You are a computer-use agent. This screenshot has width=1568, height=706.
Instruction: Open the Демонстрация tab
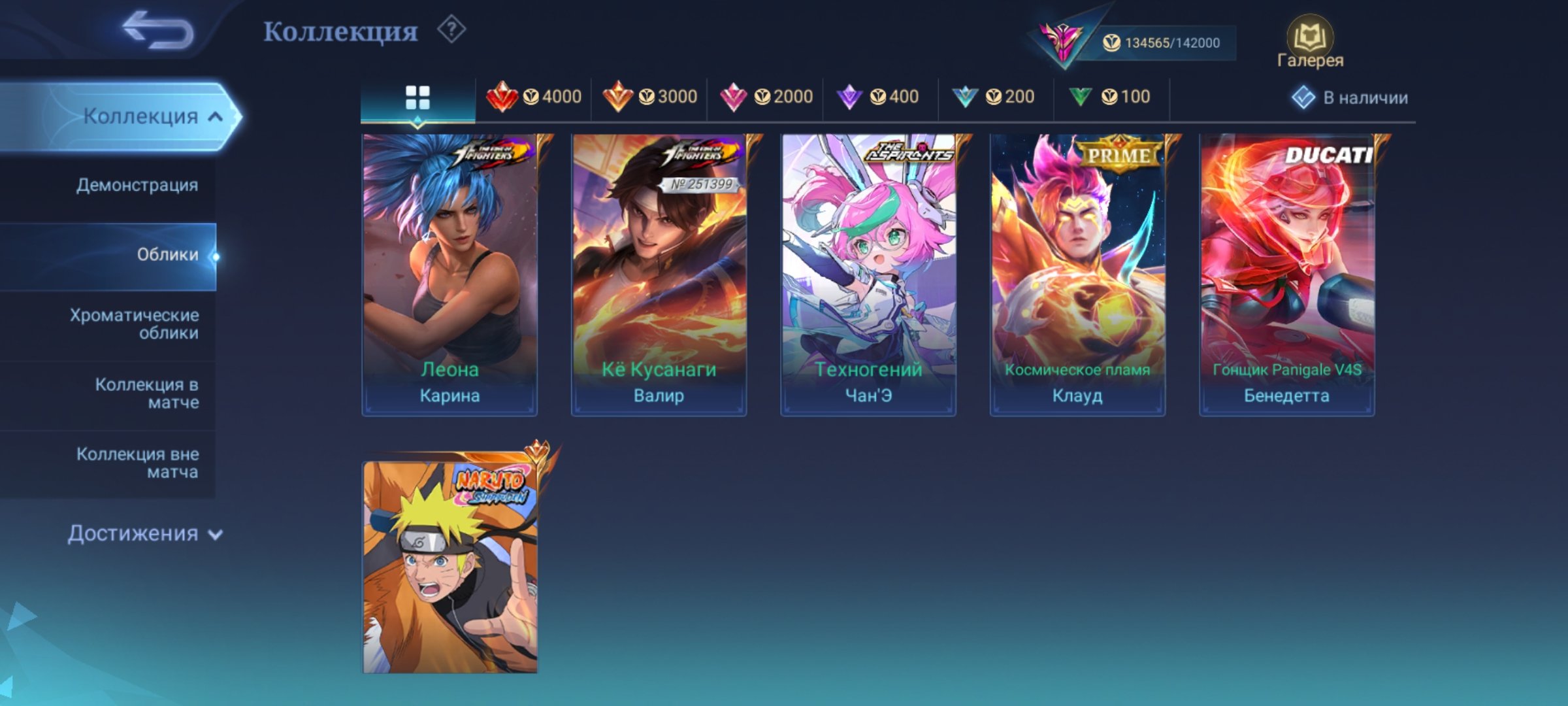135,185
